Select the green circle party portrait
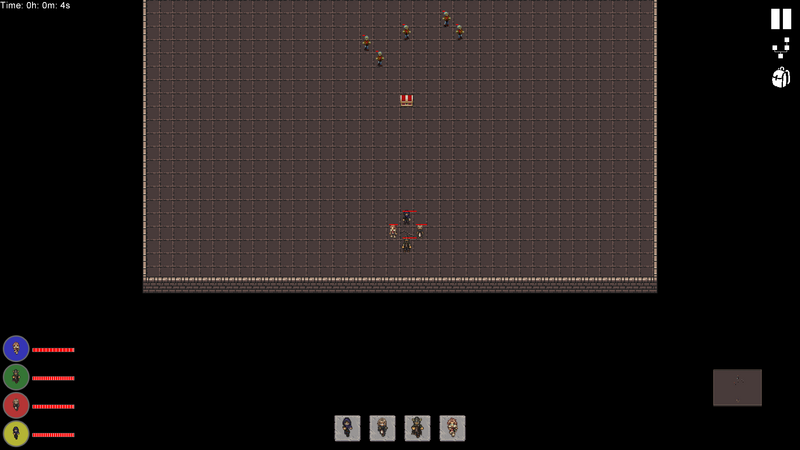800x450 pixels. 16,377
